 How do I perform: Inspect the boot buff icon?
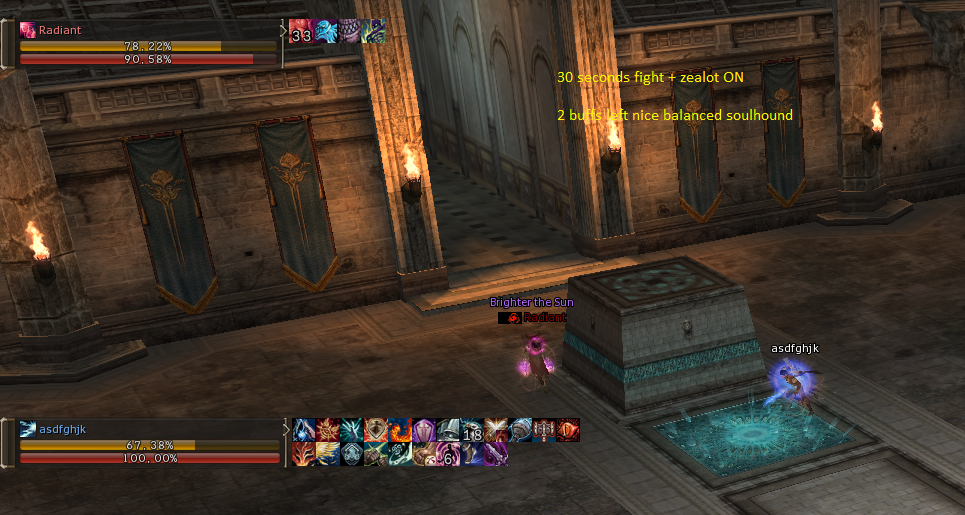pos(472,454)
